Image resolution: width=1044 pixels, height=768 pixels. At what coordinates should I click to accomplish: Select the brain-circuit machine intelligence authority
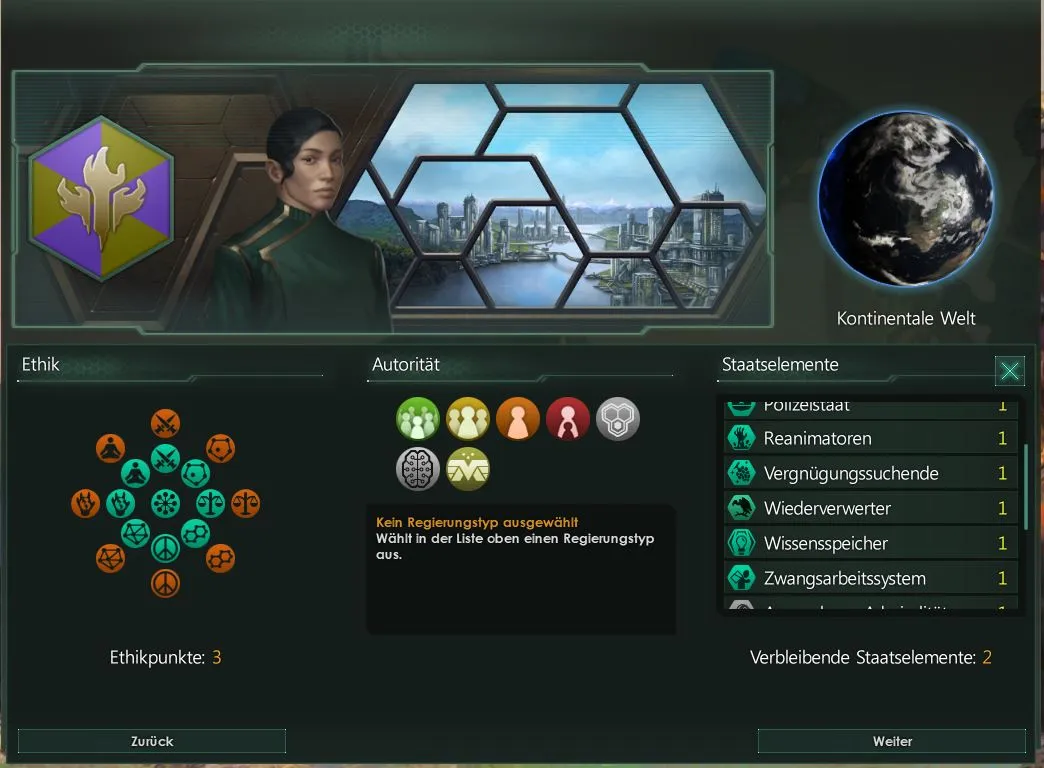(x=418, y=469)
